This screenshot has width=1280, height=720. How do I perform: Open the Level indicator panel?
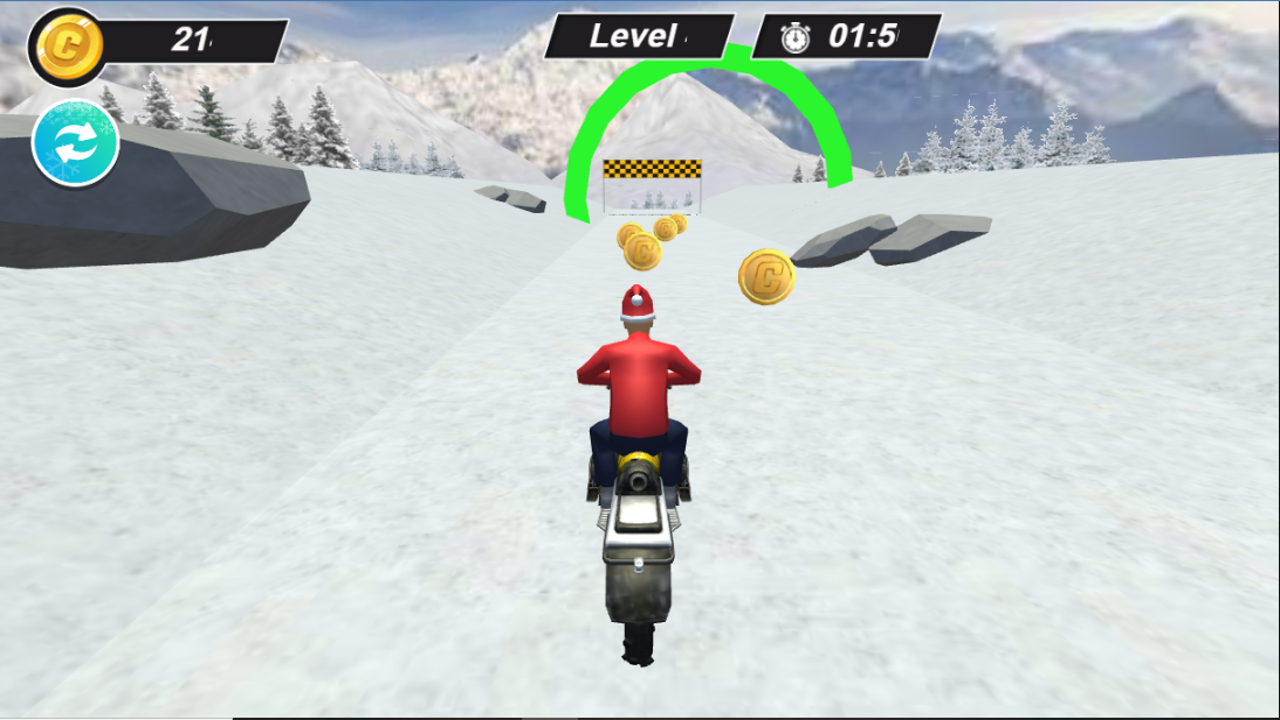tap(640, 36)
